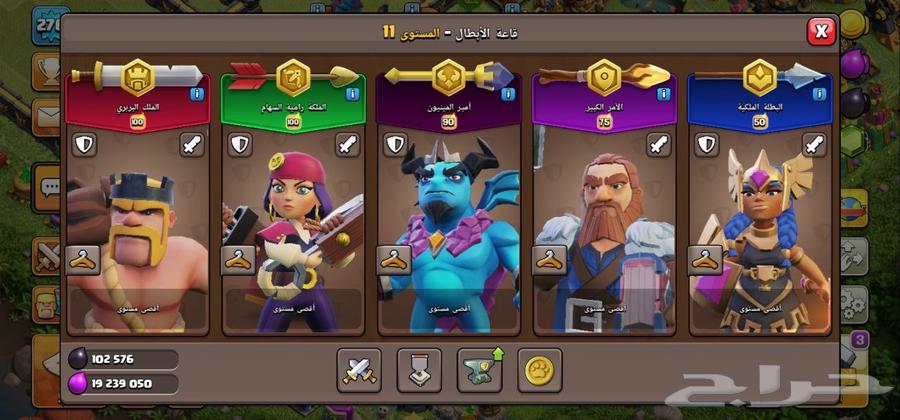Screen dimensions: 900x420
Task: Open Royal Champion skin hanger button
Action: coord(705,260)
